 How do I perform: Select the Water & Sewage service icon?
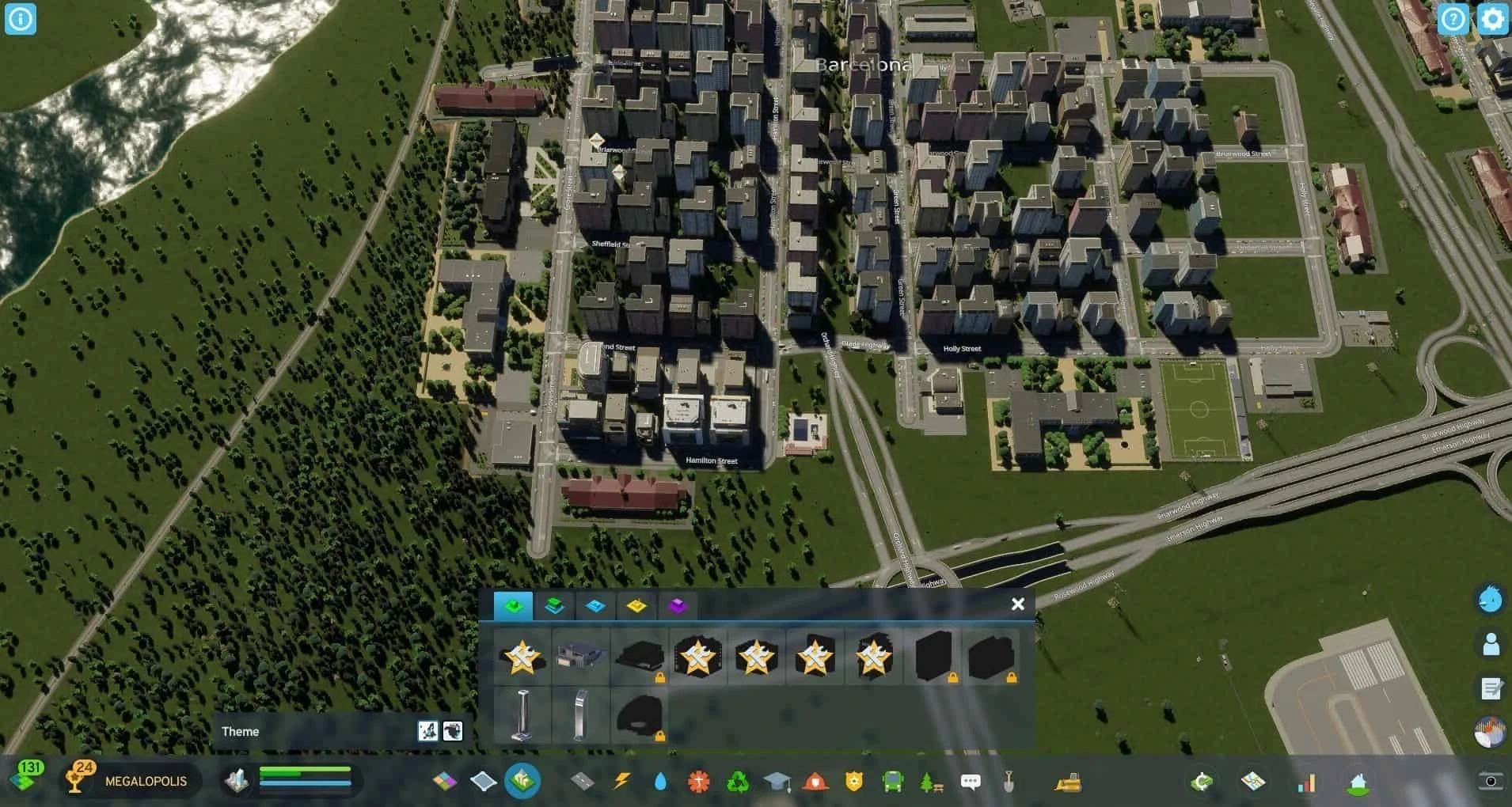(660, 782)
